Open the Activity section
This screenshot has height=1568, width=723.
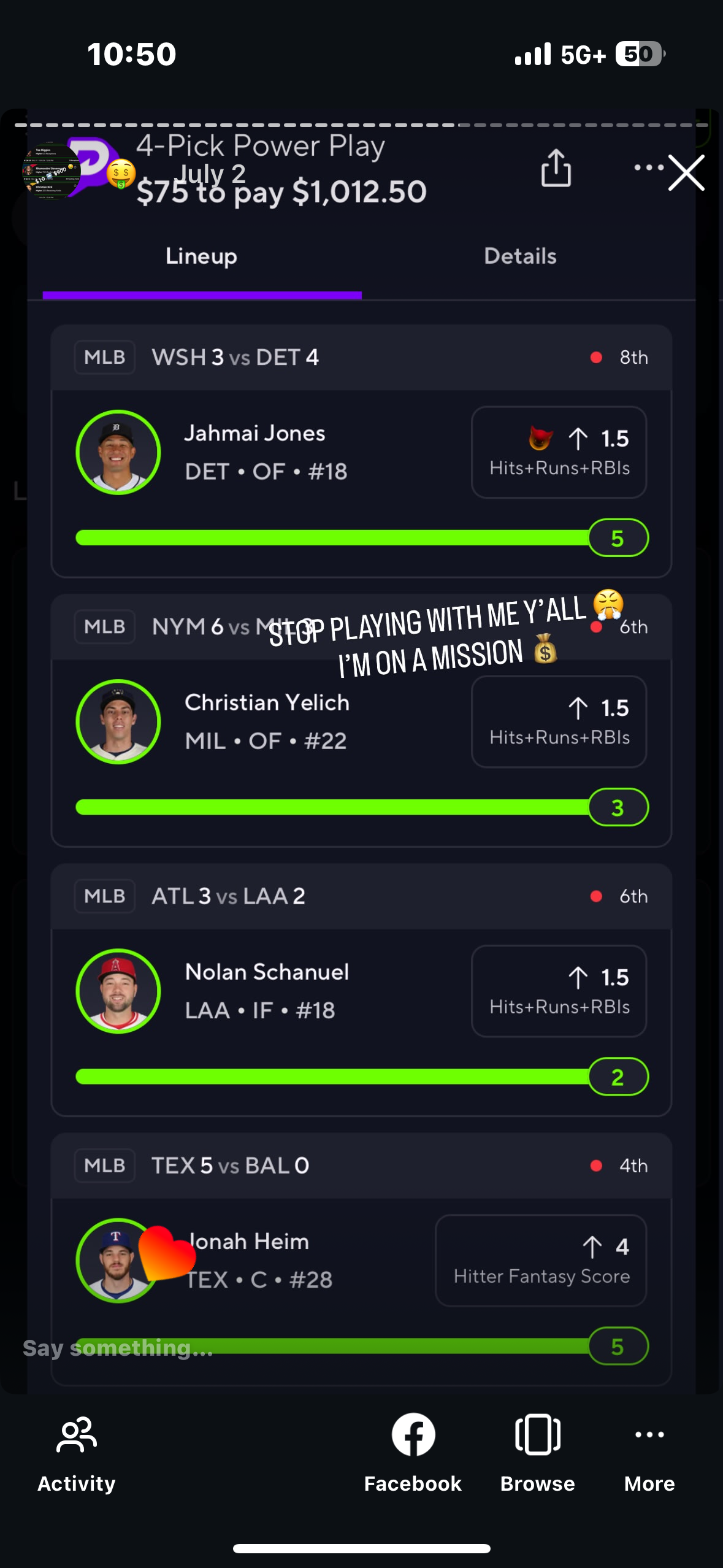77,1451
